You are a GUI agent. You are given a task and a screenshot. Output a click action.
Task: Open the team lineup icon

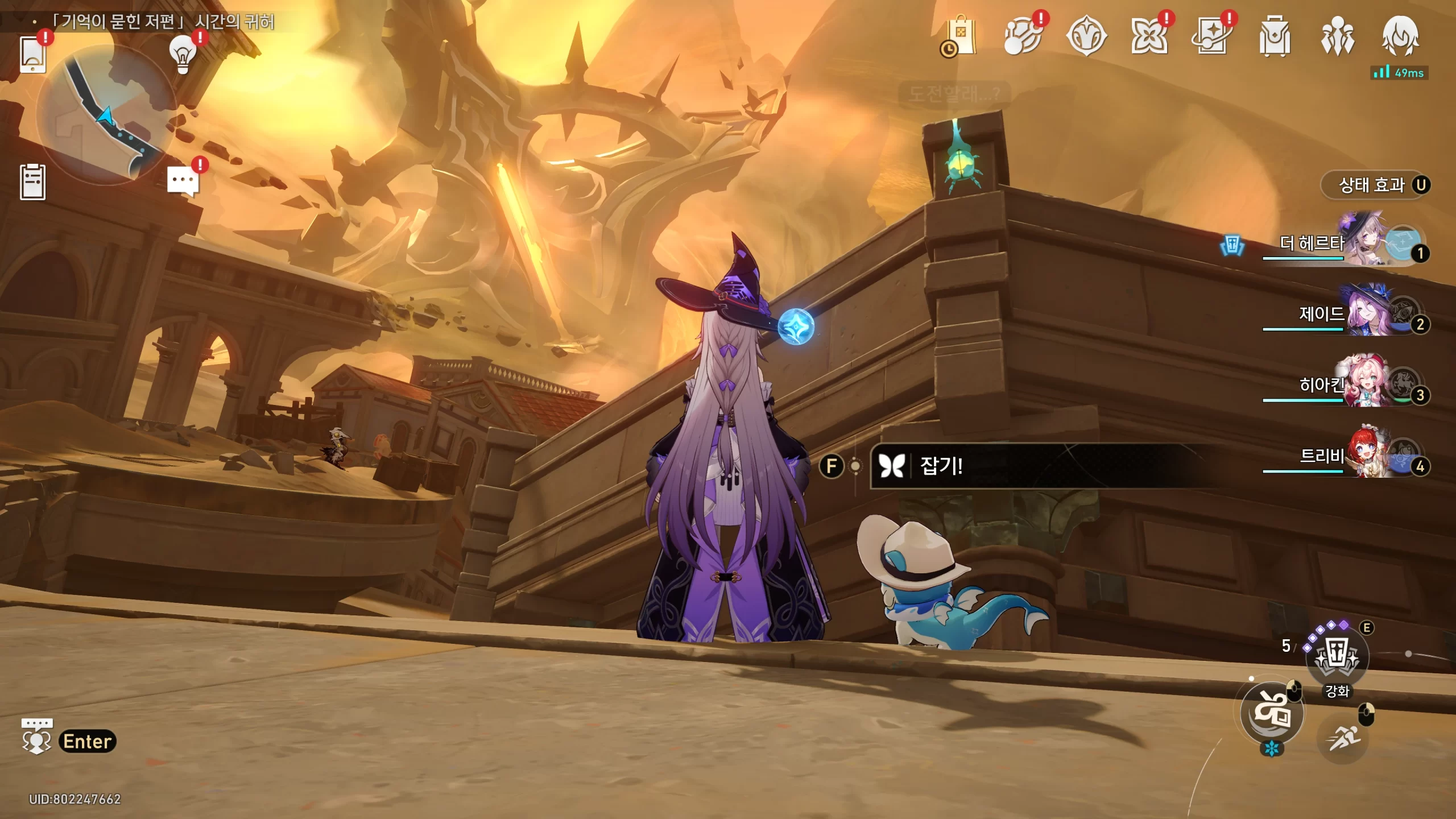coord(1337,36)
